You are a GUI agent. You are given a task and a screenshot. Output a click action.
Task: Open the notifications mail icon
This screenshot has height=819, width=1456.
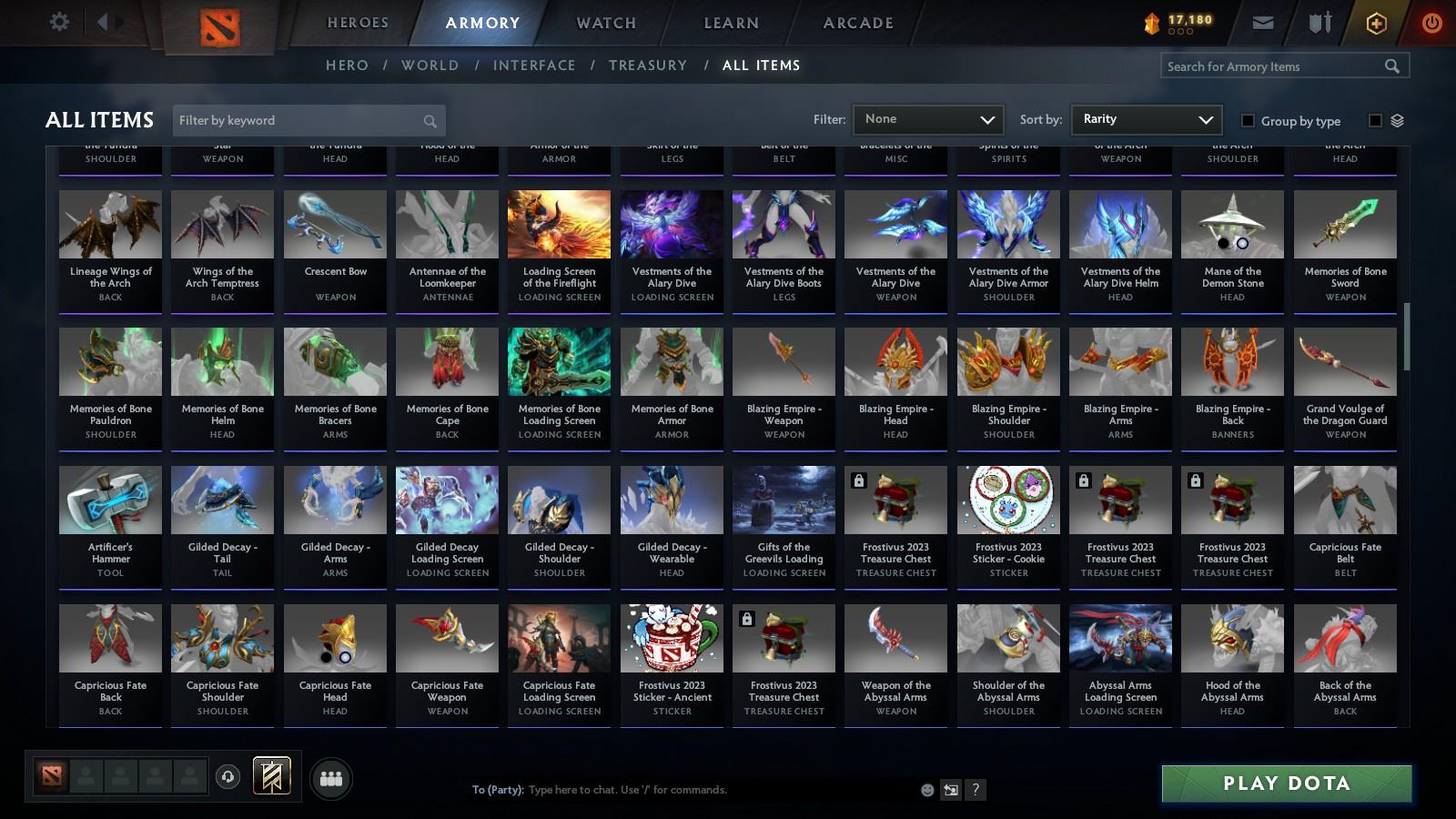coord(1265,22)
